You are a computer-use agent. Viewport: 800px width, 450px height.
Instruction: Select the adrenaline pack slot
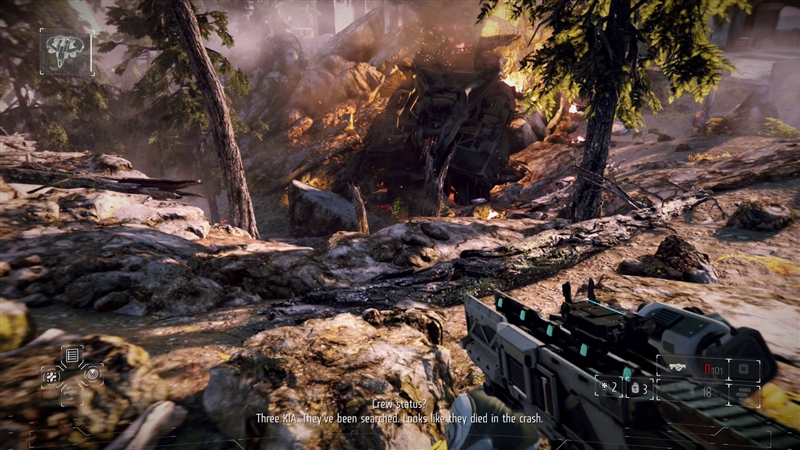[638, 385]
